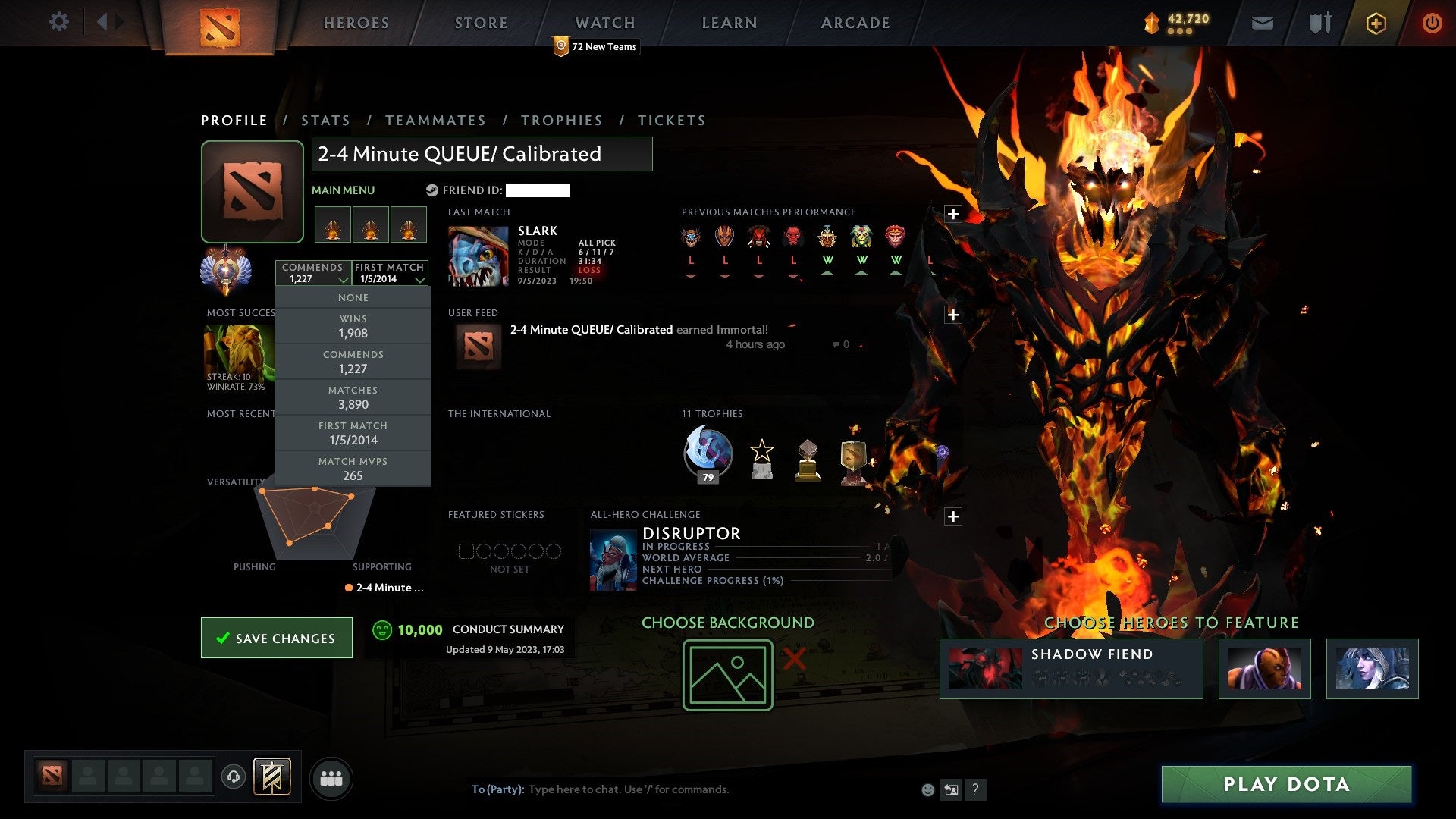Open the COMMENDS dropdown
Screen dimensions: 1456x819
pyautogui.click(x=314, y=273)
